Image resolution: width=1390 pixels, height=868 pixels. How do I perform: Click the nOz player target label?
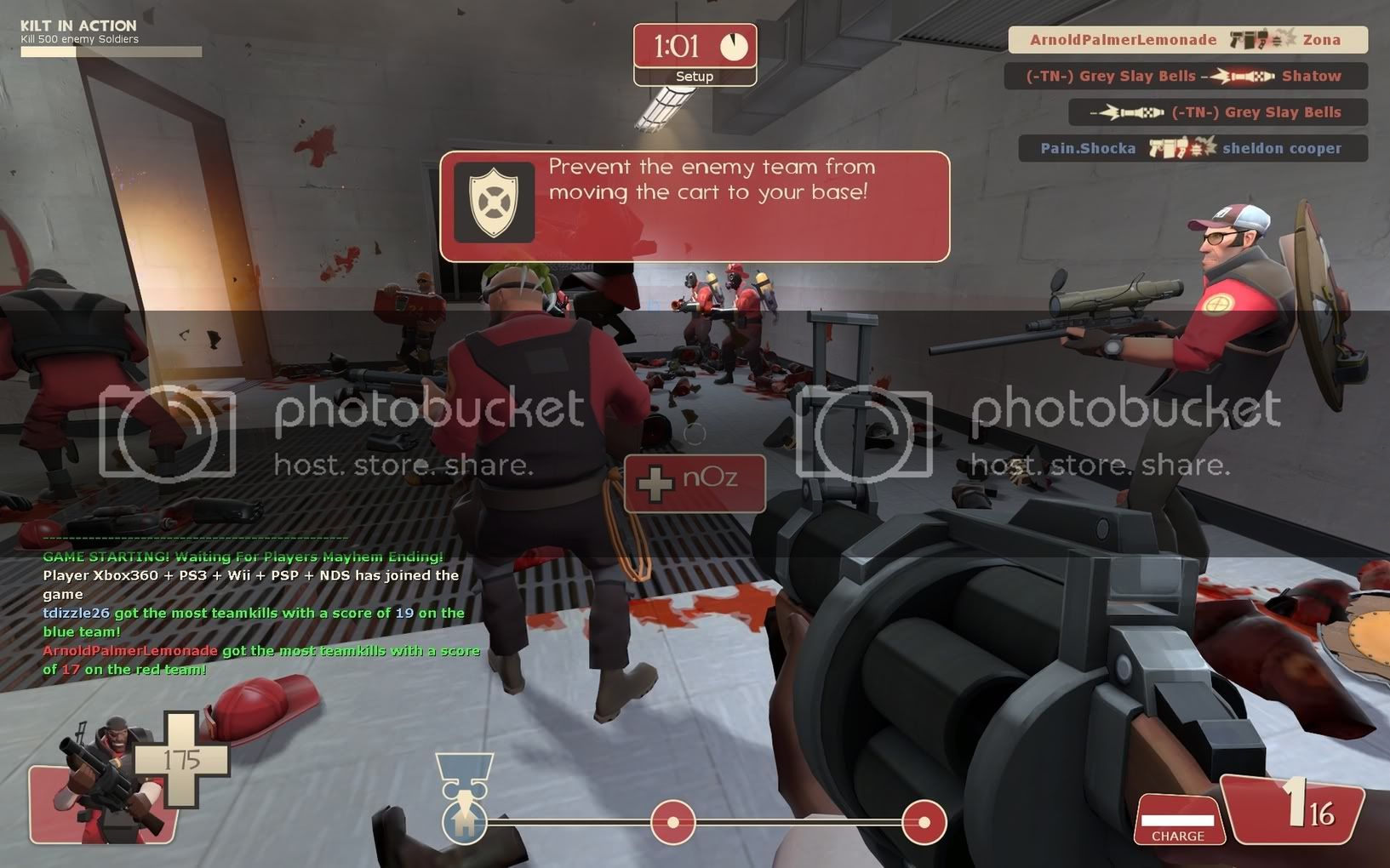coord(695,483)
